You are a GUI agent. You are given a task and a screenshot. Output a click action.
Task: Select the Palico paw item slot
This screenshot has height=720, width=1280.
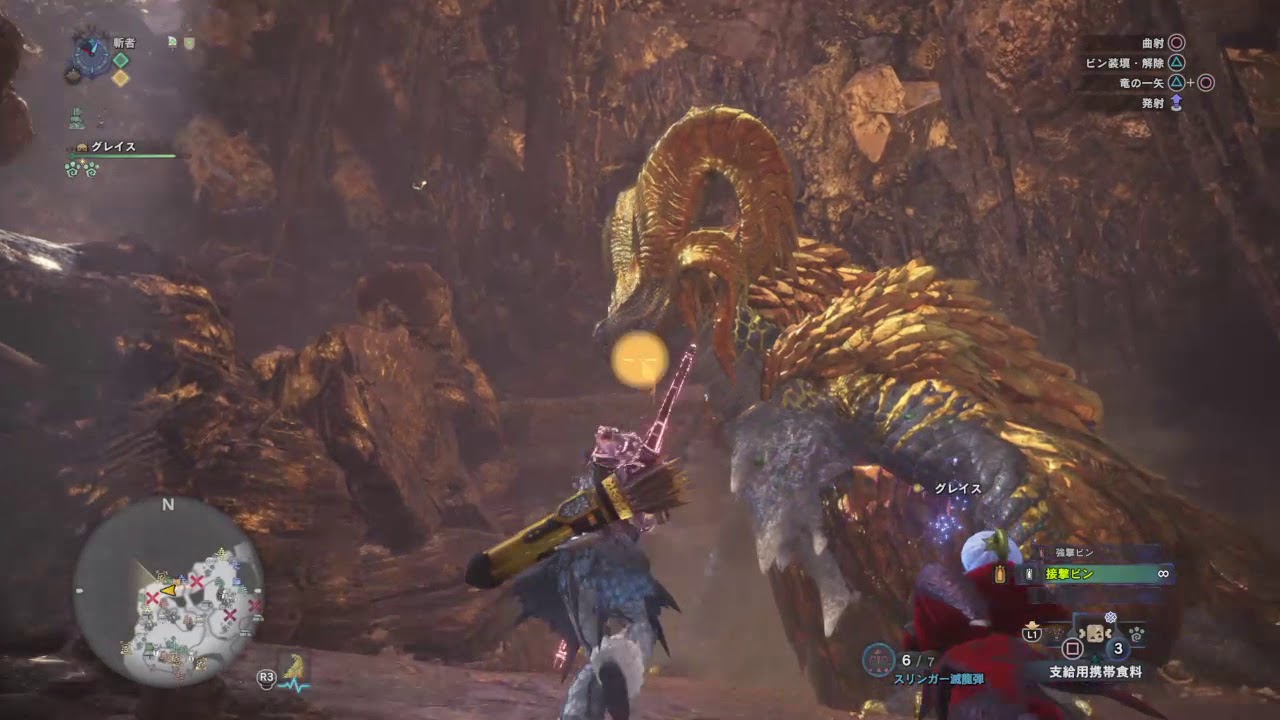coord(1137,634)
